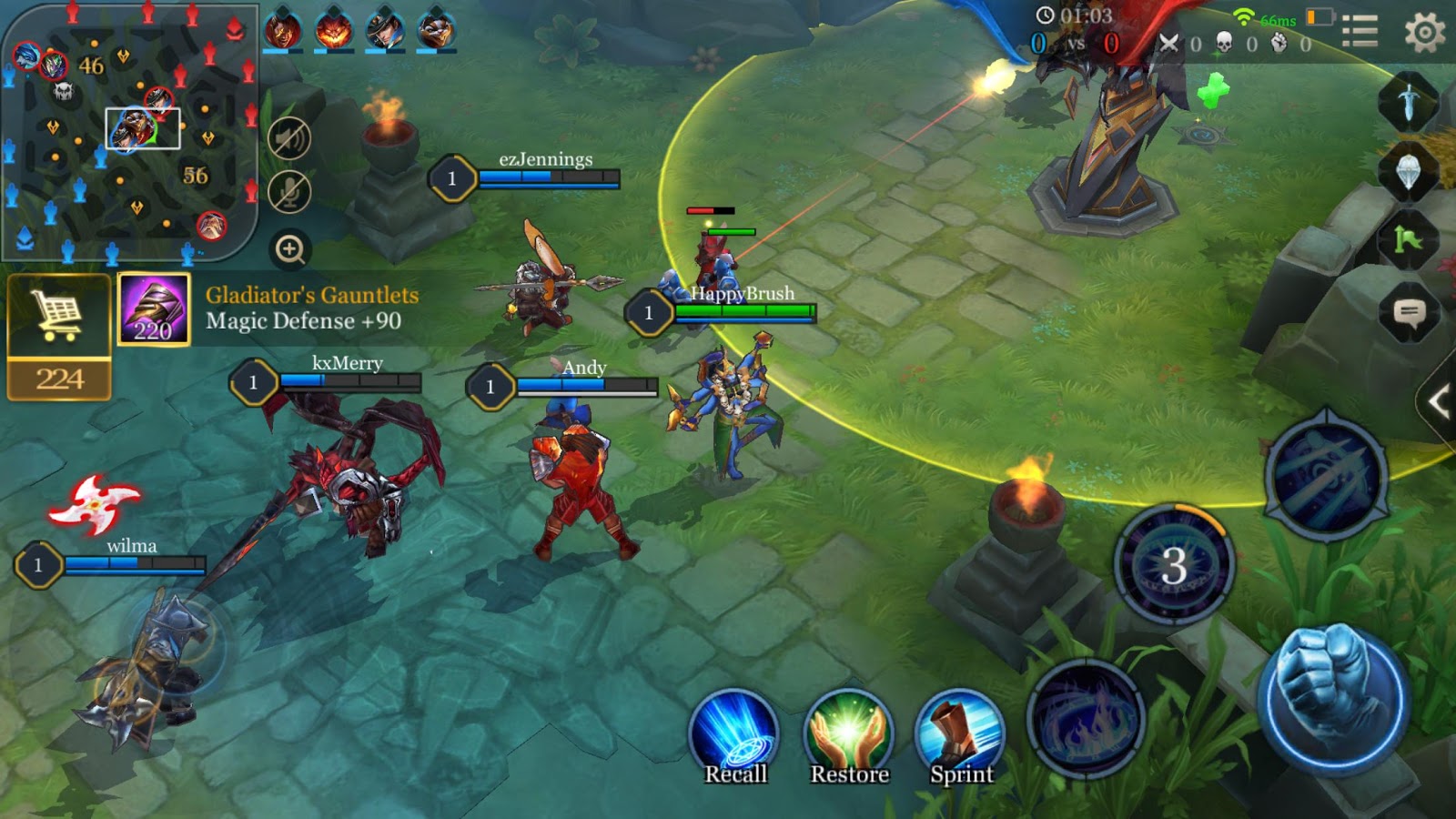1456x819 pixels.
Task: Open the settings gear
Action: click(1424, 33)
